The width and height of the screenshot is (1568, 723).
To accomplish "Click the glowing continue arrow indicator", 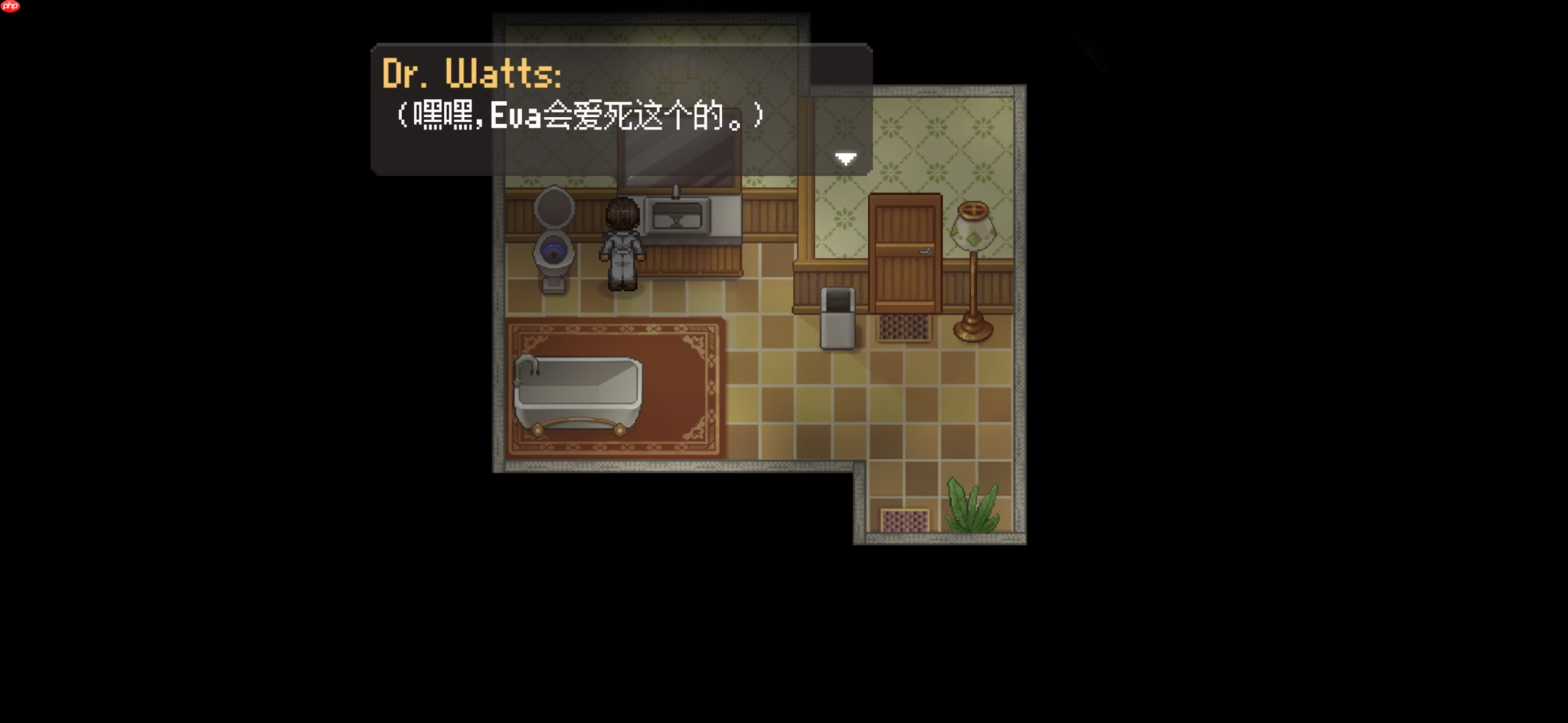I will [x=845, y=158].
